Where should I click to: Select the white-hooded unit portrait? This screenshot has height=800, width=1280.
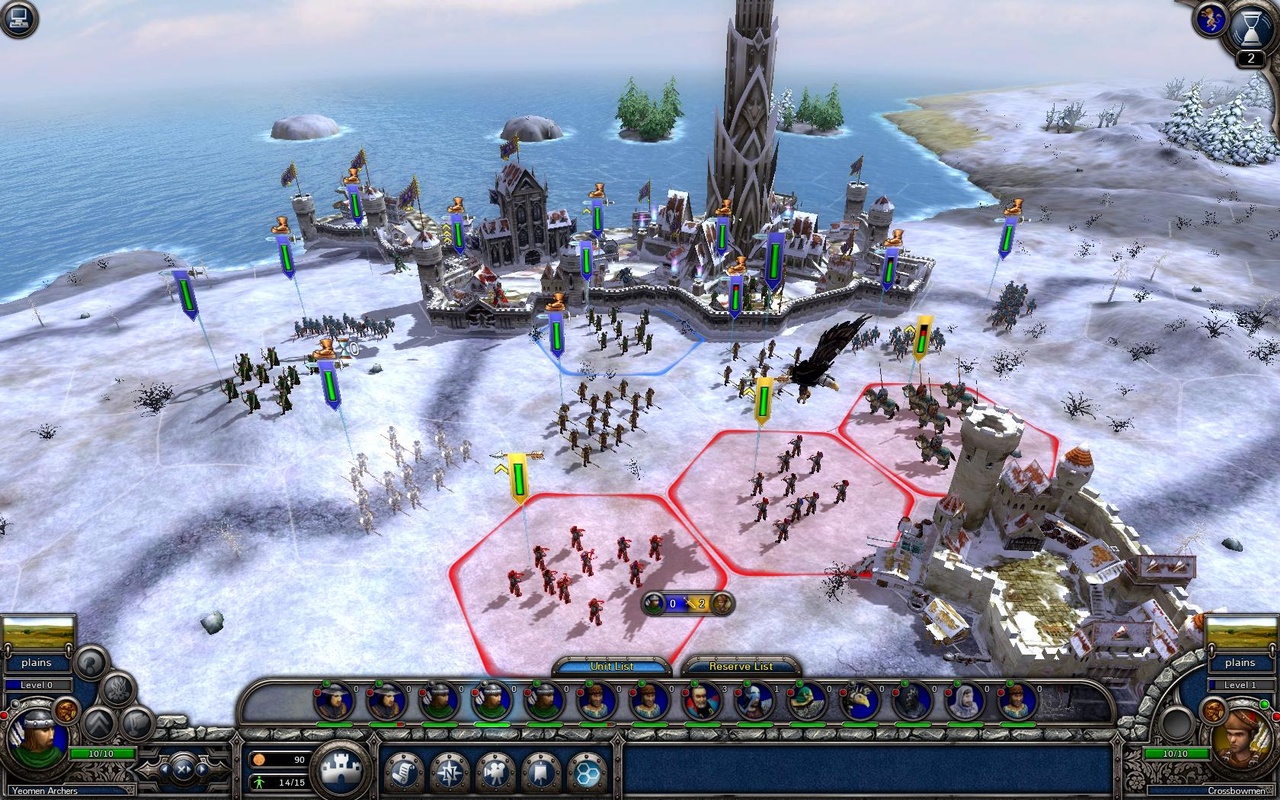(965, 701)
